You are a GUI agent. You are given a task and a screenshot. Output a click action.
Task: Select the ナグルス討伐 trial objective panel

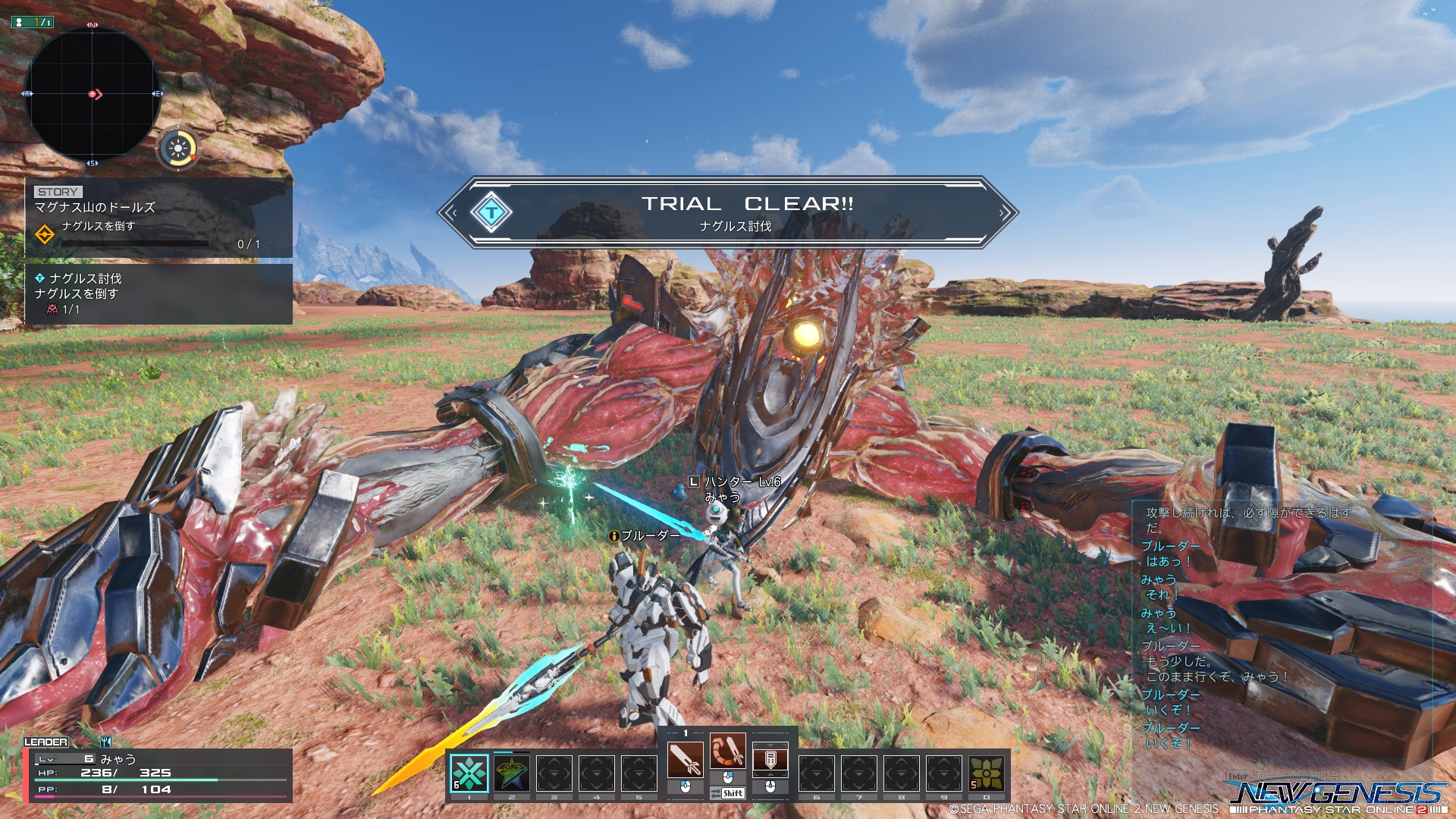click(x=158, y=293)
